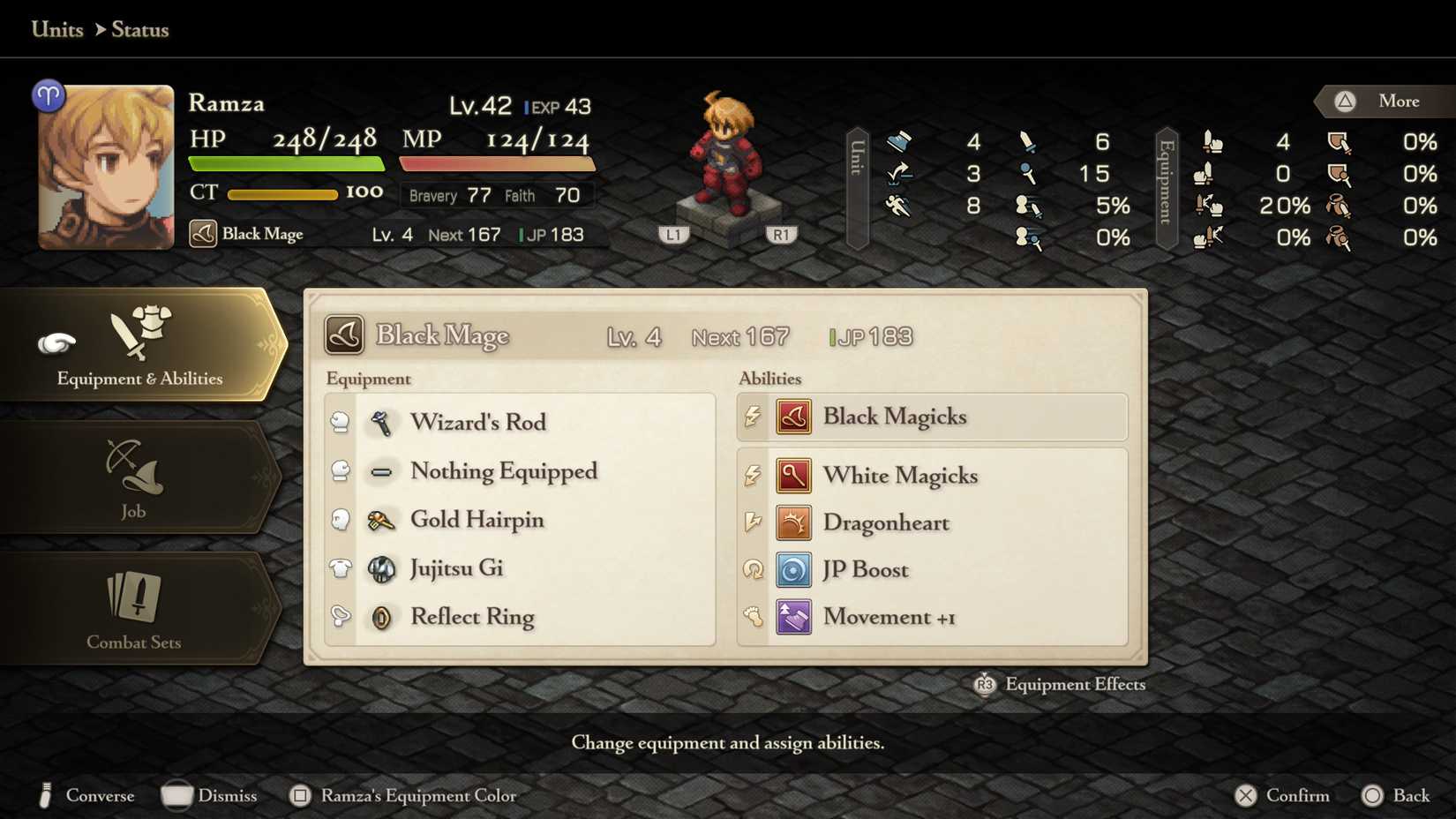Click the JP Boost support ability icon
This screenshot has height=819, width=1456.
pos(793,569)
